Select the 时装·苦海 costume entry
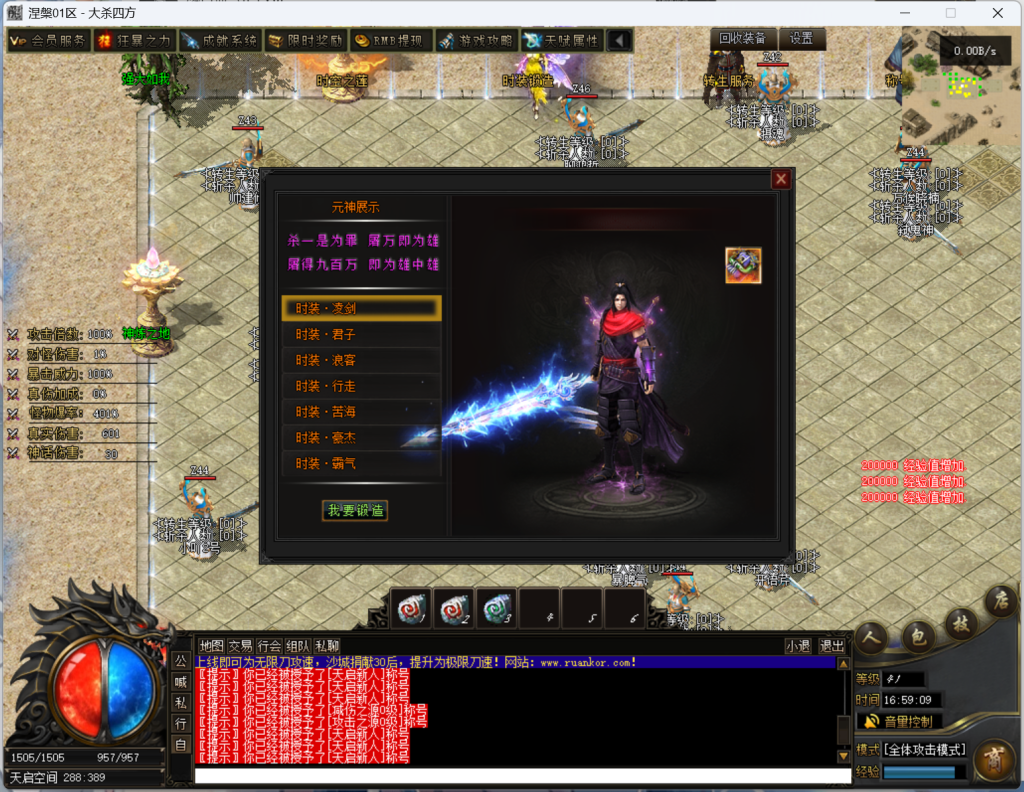Screen dimensions: 1024x792 361,412
